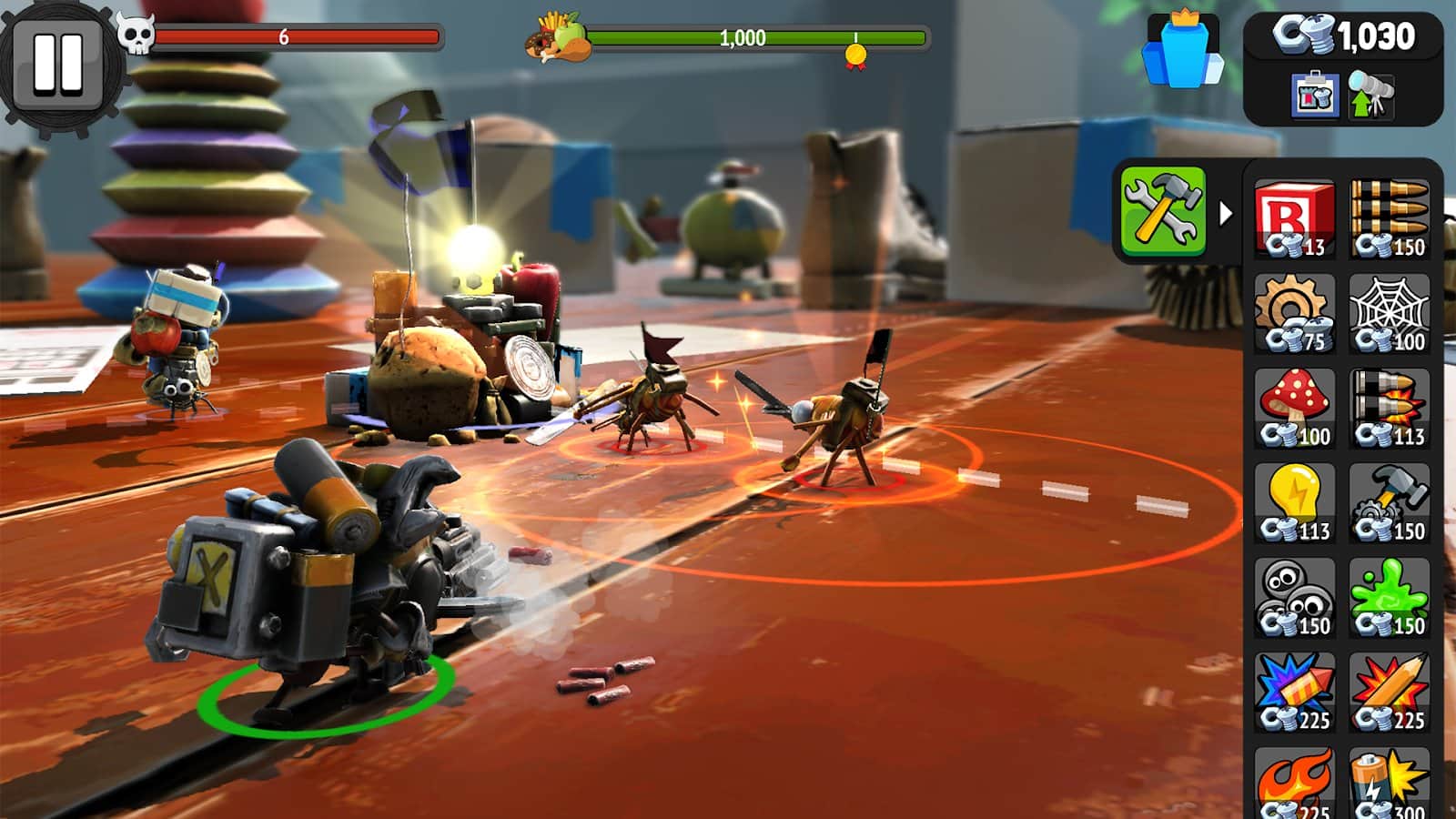
Task: Buy the spider web trap for 100
Action: 1392,314
